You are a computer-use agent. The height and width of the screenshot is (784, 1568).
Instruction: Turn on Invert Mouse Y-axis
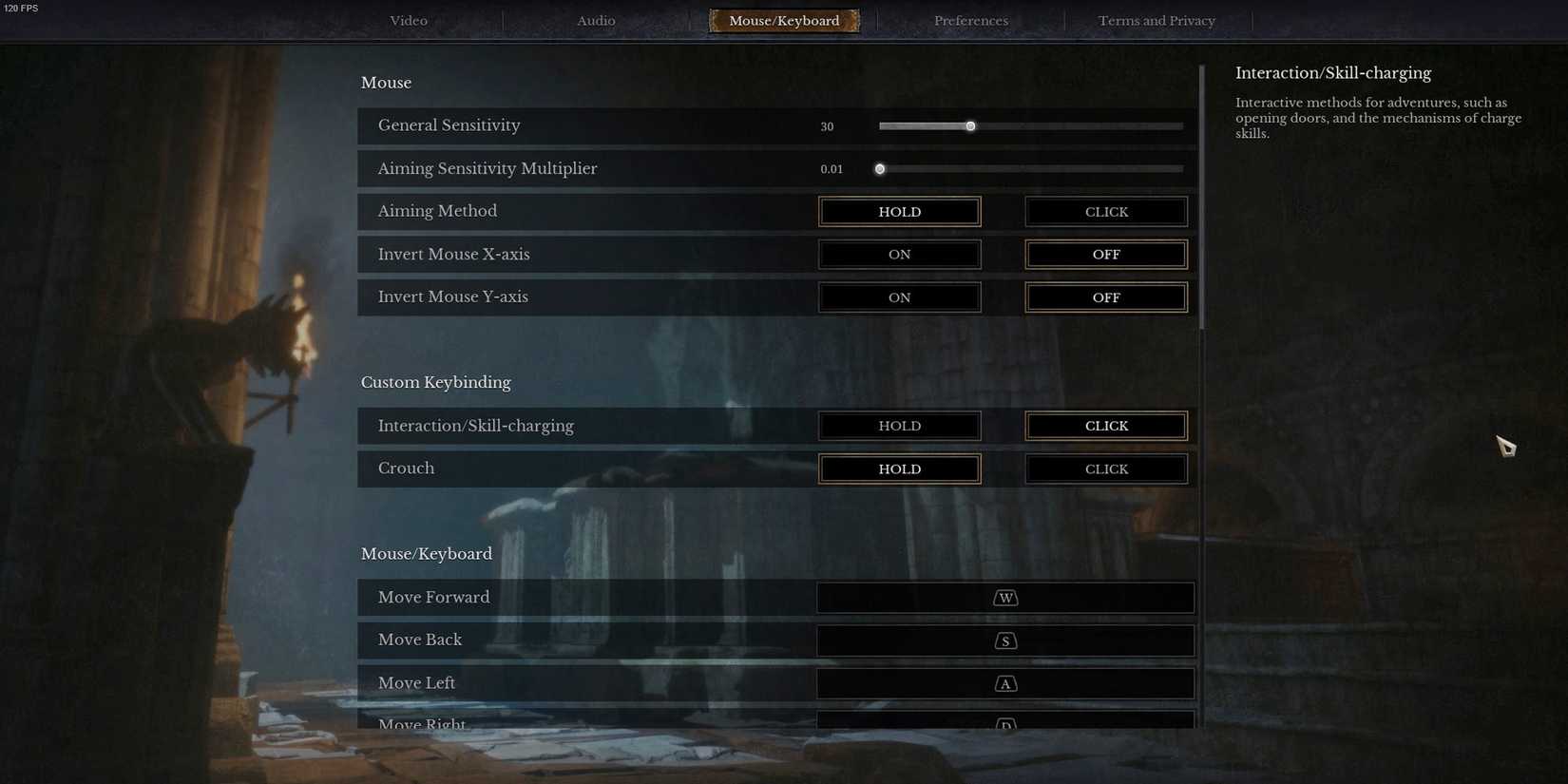pos(898,296)
